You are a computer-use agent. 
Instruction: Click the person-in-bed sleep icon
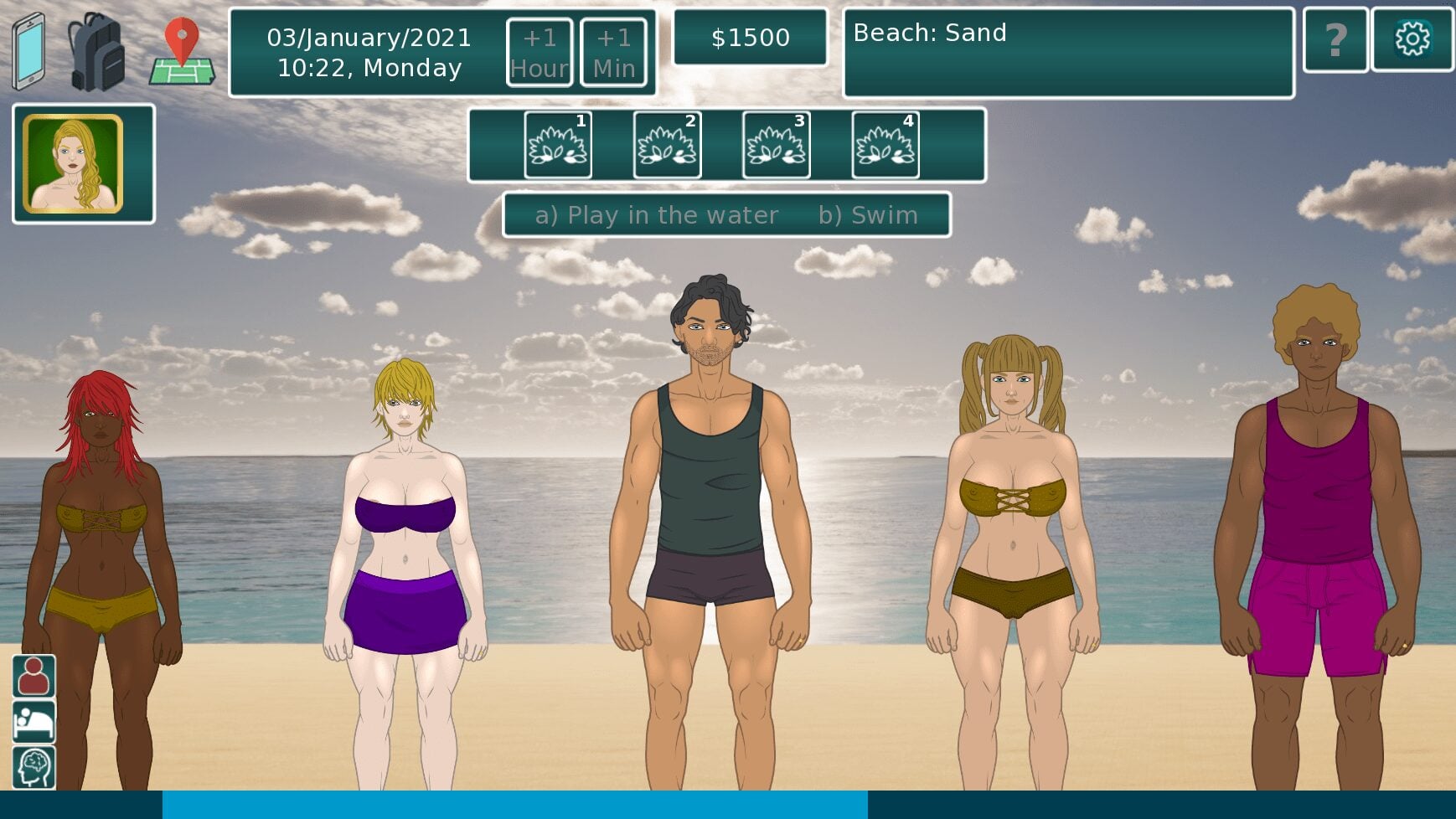pos(34,722)
